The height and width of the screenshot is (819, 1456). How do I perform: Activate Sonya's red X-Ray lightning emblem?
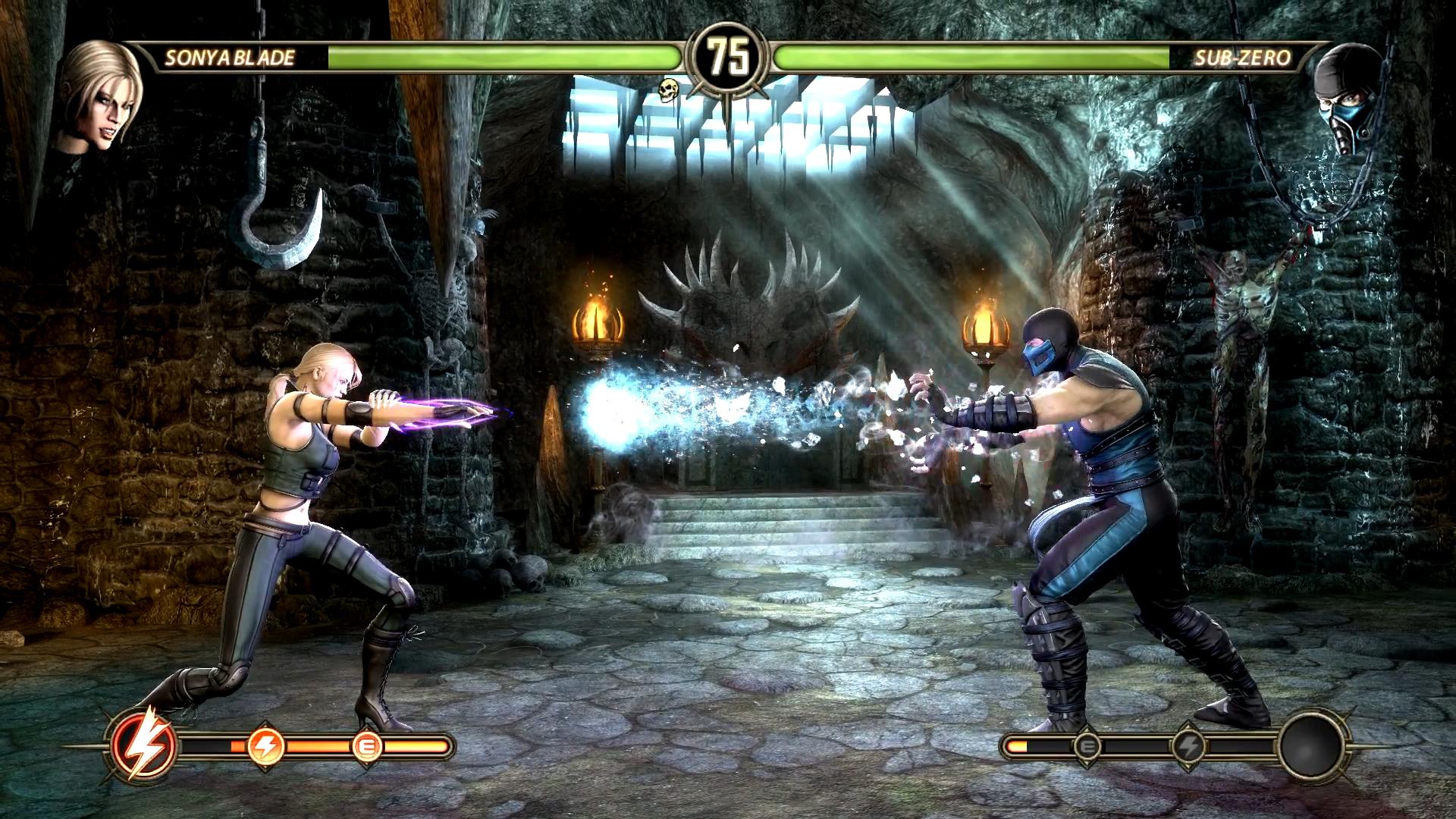point(144,746)
